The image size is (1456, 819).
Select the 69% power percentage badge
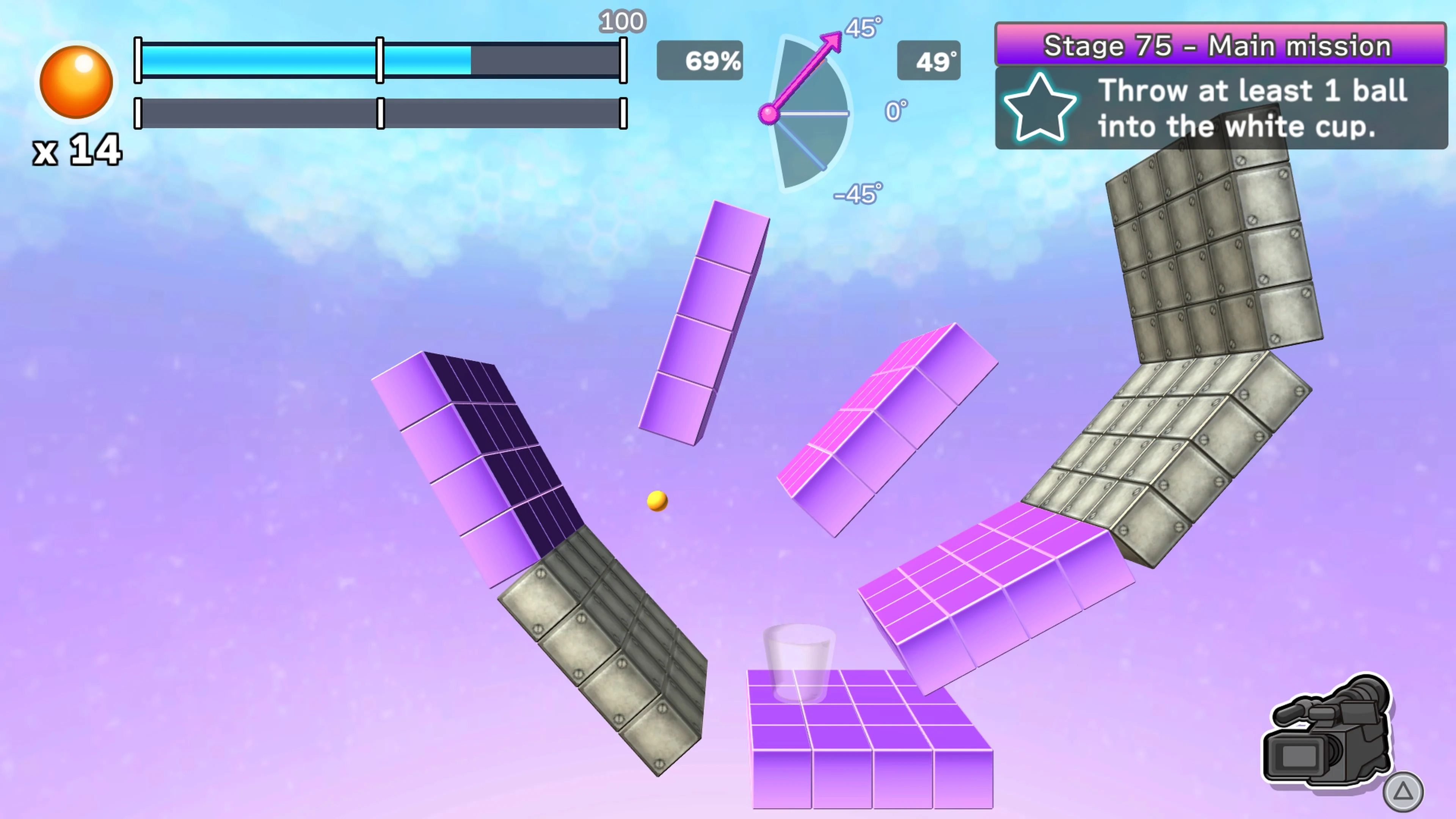(x=700, y=61)
